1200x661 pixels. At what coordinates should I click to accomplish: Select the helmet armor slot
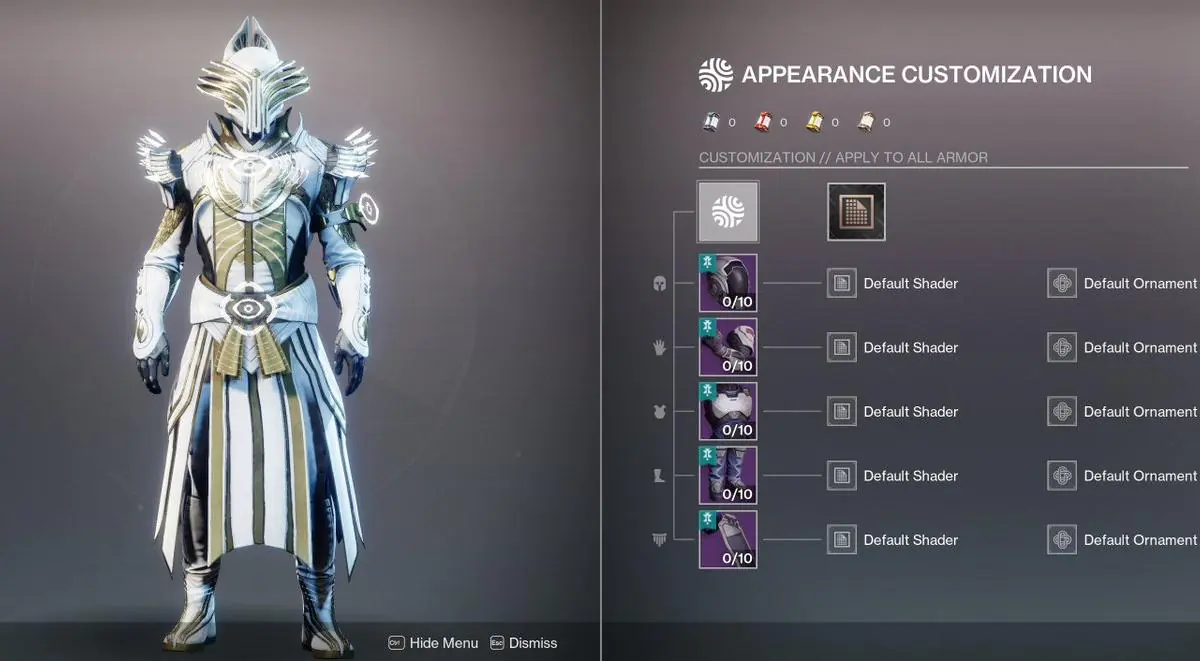(x=728, y=283)
